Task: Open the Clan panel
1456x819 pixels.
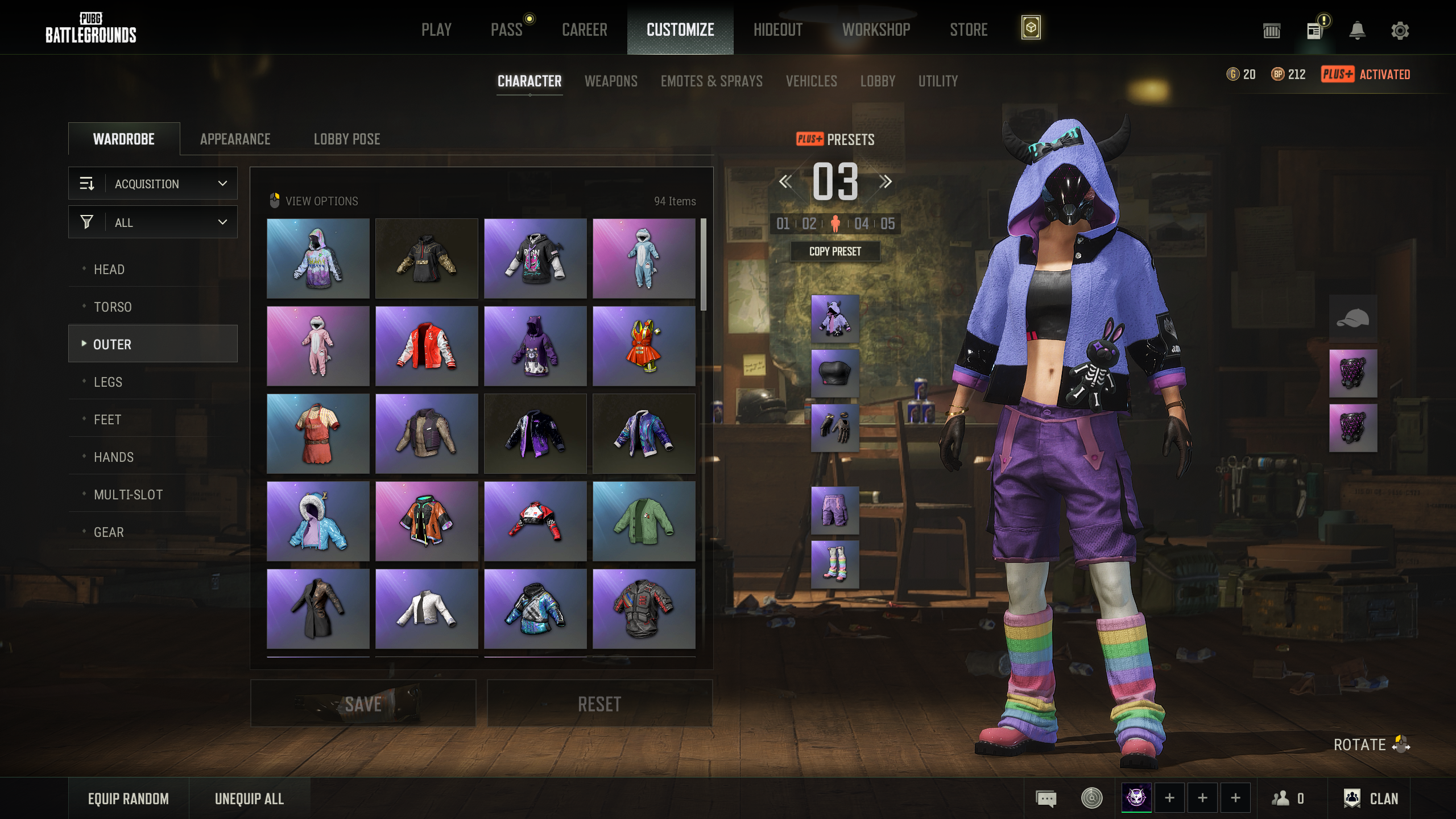Action: [1371, 799]
